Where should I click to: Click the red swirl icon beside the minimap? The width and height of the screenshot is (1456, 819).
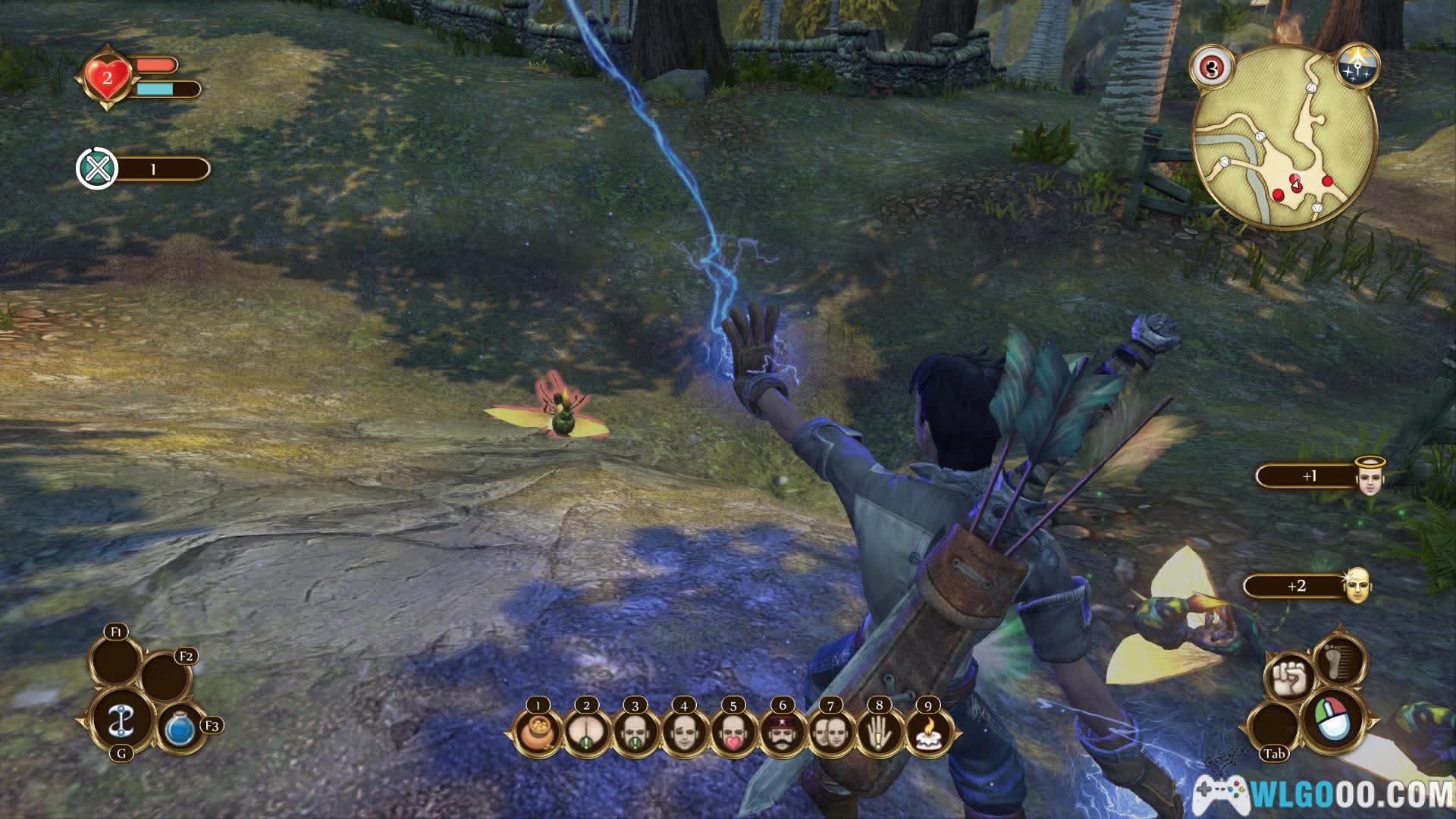pyautogui.click(x=1211, y=67)
